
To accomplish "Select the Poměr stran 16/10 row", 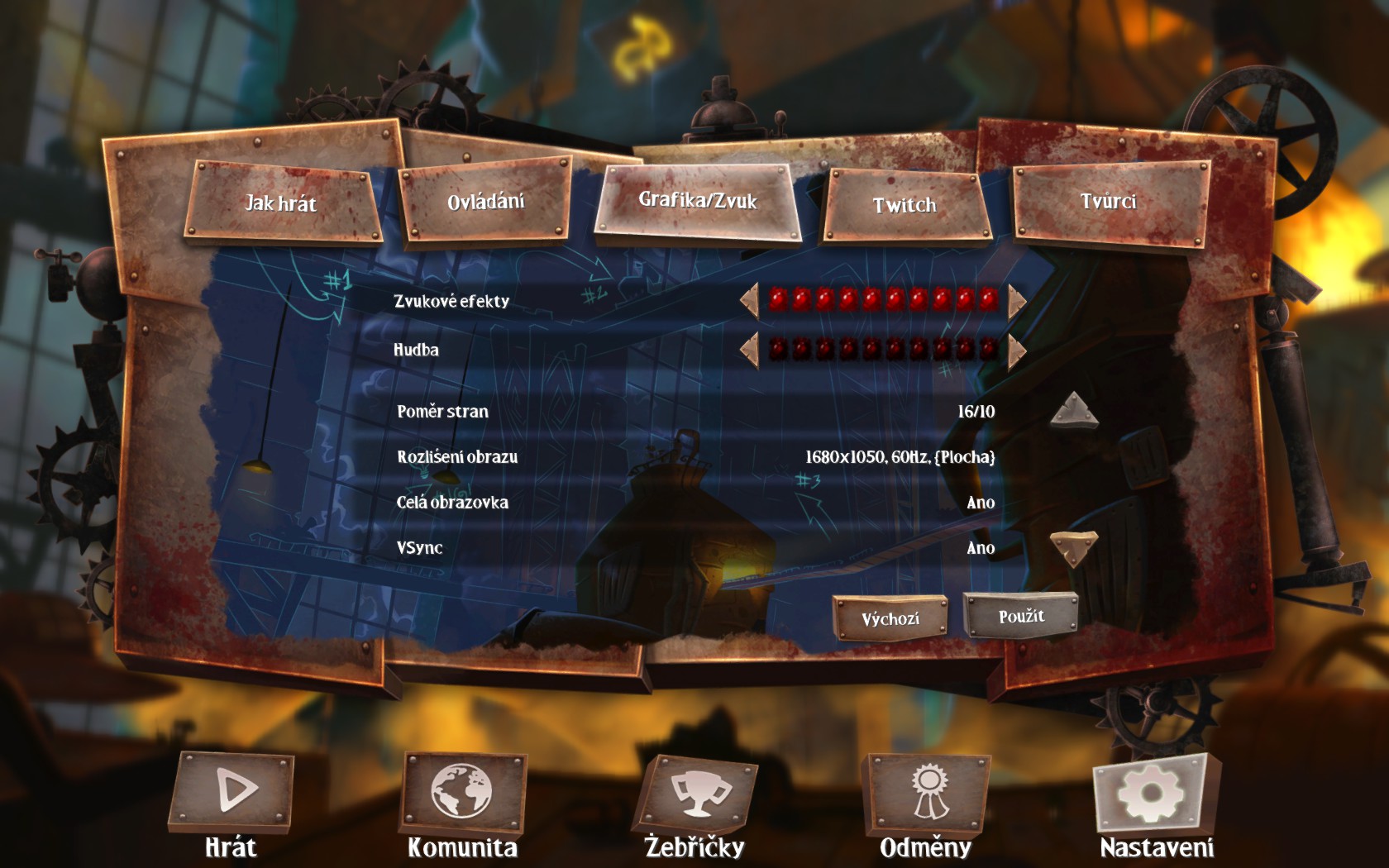I will (694, 412).
